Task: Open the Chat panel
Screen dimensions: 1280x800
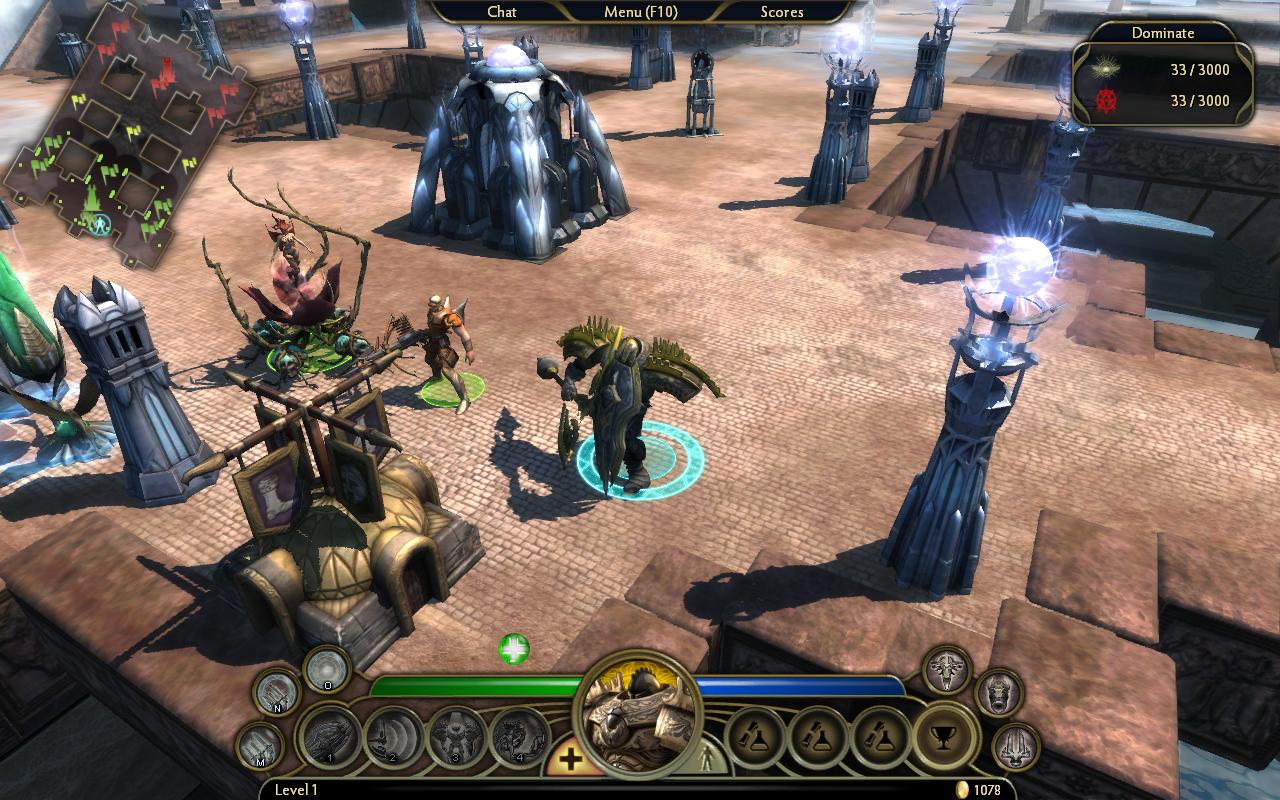Action: click(x=502, y=12)
